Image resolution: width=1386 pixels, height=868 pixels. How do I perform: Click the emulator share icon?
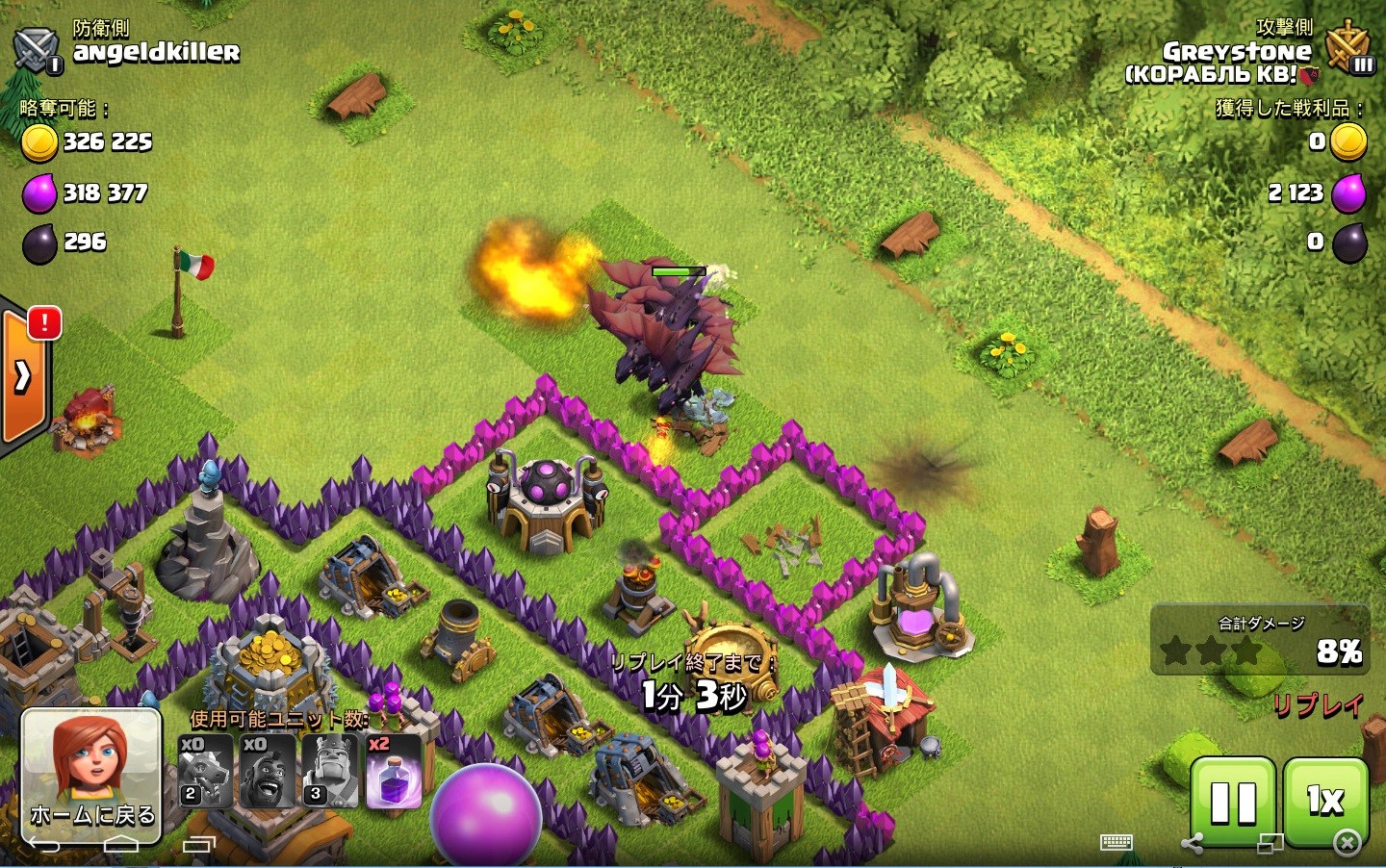pos(1192,845)
